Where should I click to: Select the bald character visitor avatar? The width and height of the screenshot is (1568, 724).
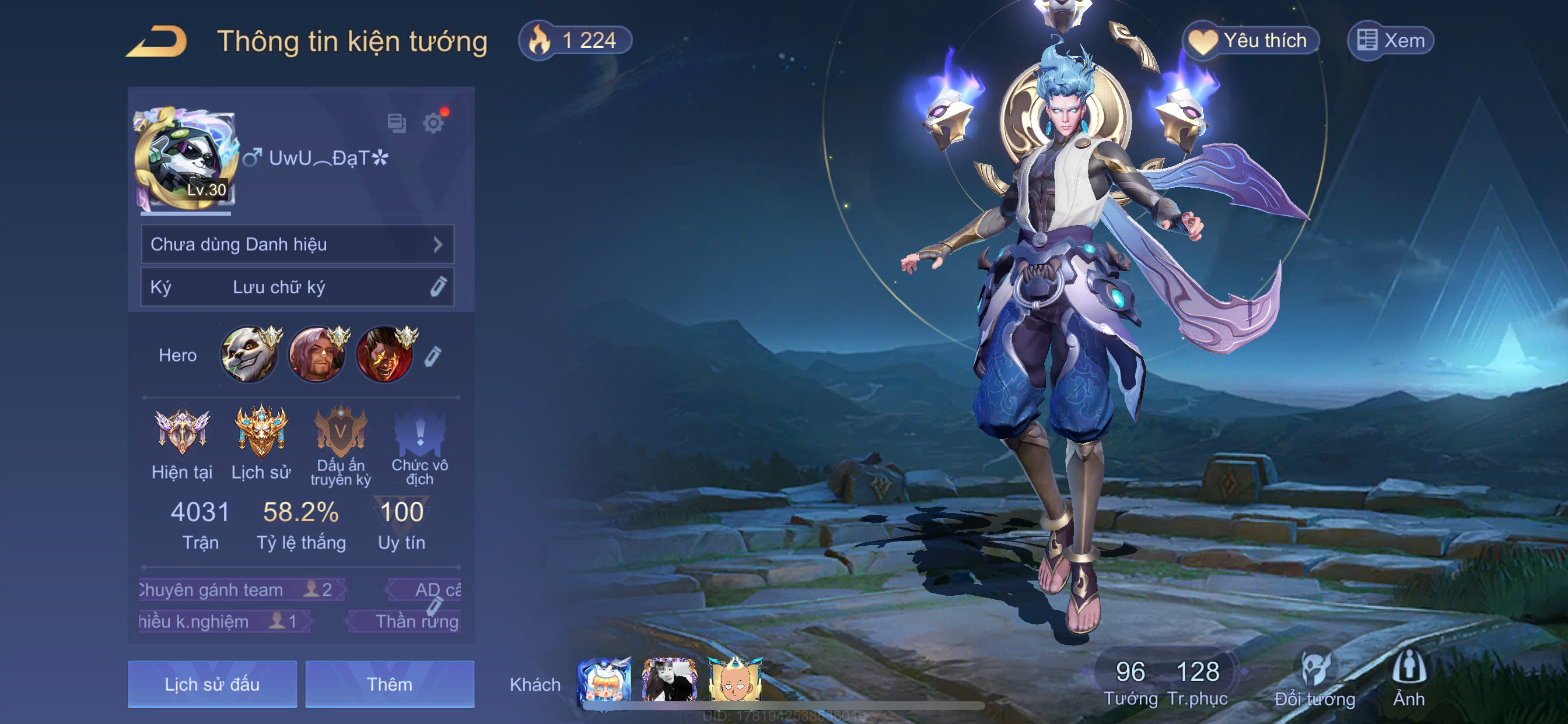pyautogui.click(x=734, y=681)
